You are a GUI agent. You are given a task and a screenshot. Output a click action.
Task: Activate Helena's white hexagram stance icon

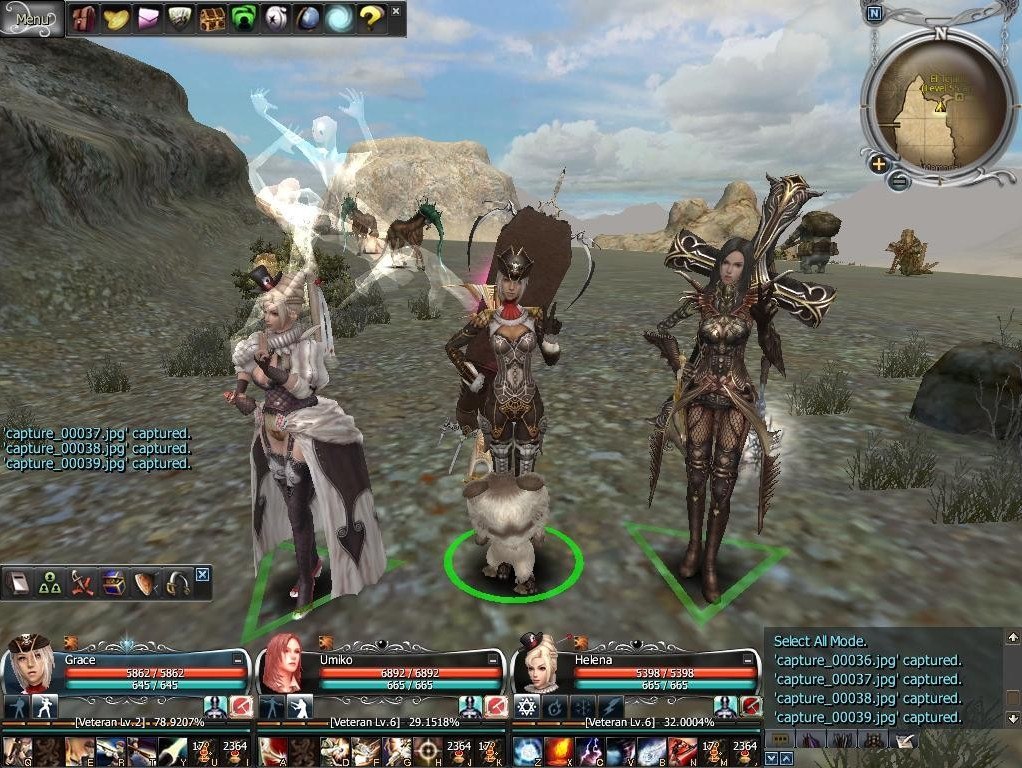[x=527, y=707]
